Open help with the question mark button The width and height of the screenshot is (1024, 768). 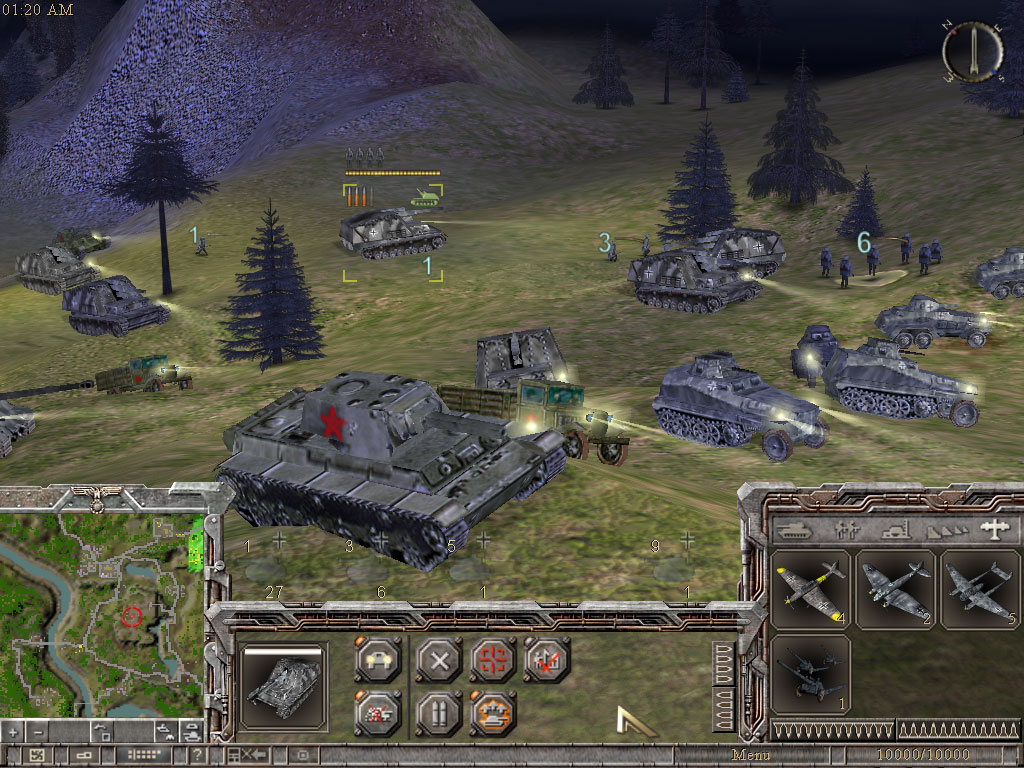click(198, 755)
